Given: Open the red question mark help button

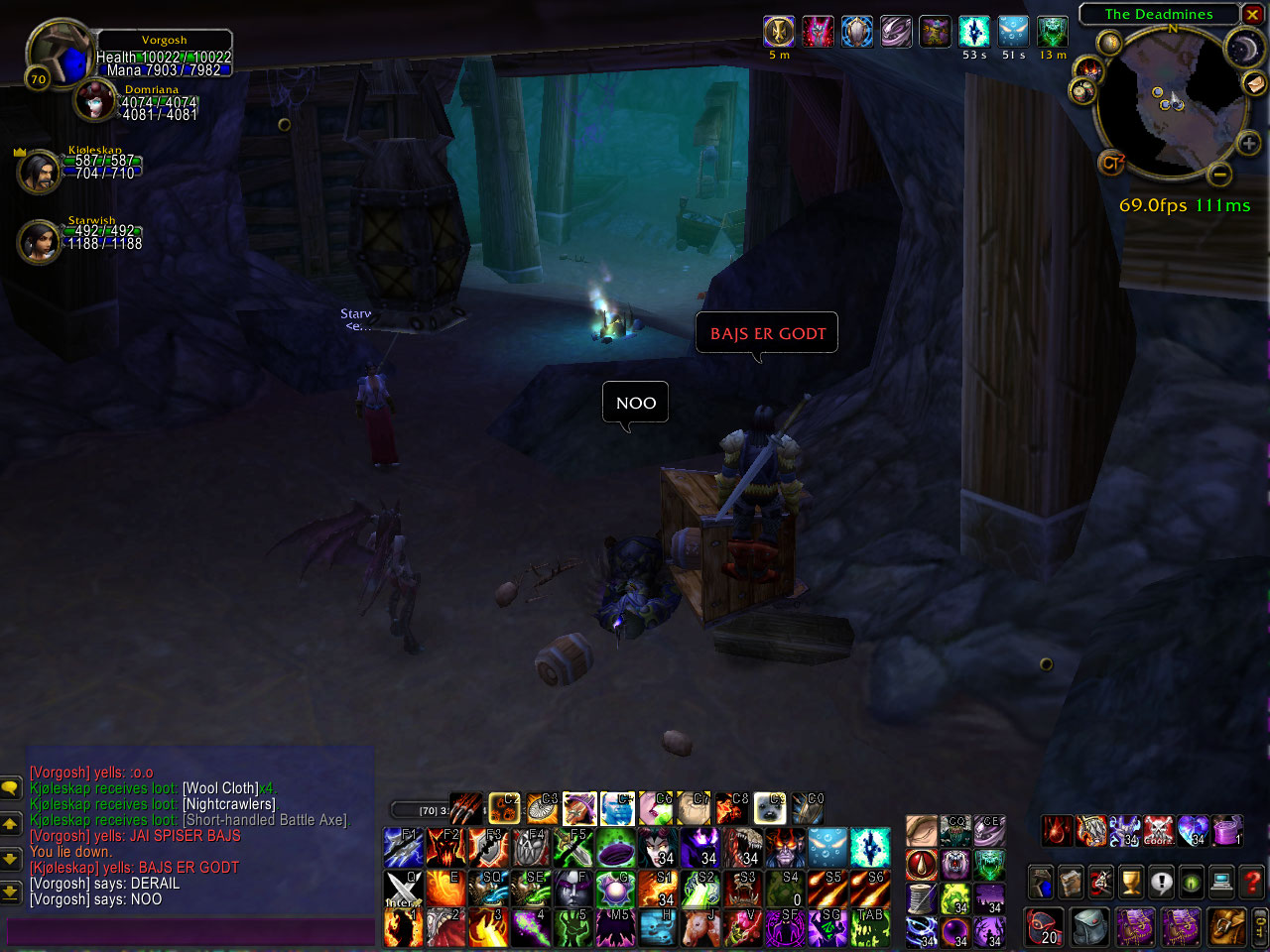Looking at the screenshot, I should (x=1252, y=881).
